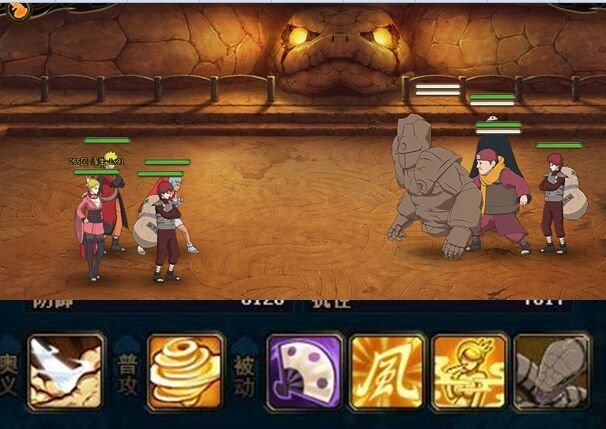The width and height of the screenshot is (606, 429).
Task: Select the purple fan passive skill icon
Action: pyautogui.click(x=305, y=371)
